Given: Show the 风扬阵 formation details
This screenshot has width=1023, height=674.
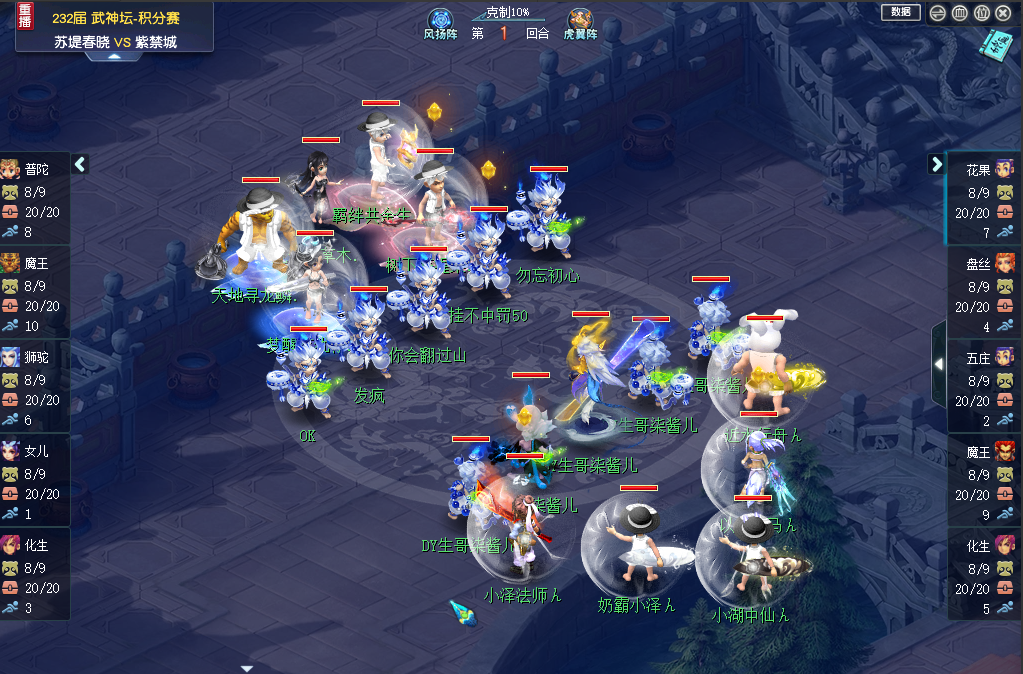Looking at the screenshot, I should coord(441,22).
